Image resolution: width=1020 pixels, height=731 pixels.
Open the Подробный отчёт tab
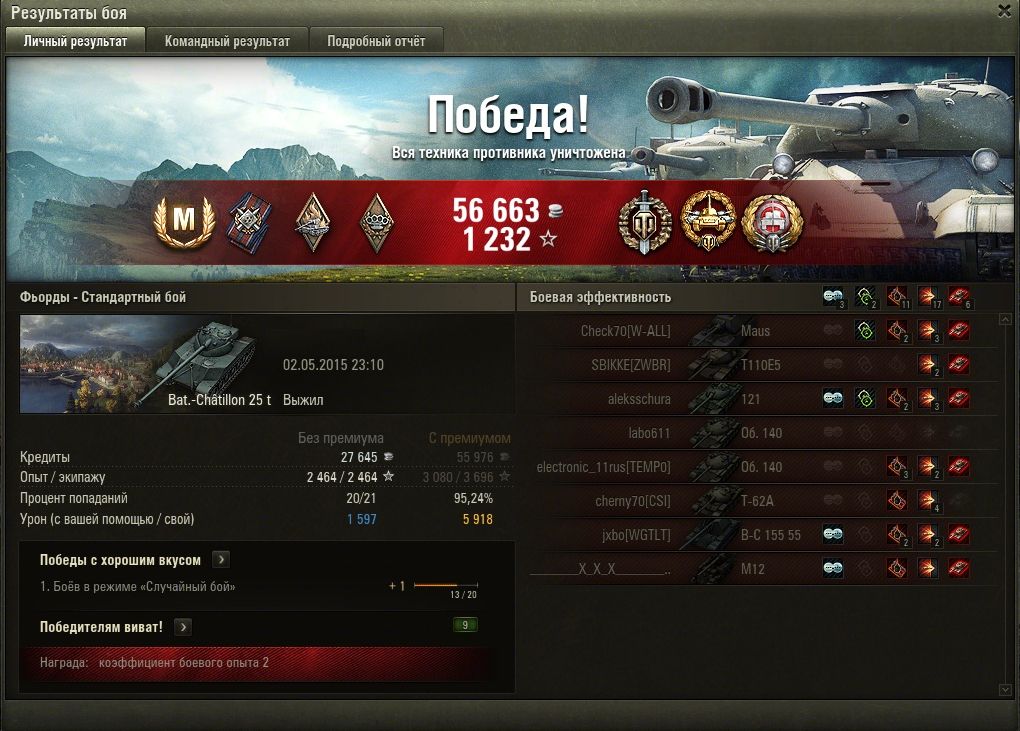click(376, 41)
